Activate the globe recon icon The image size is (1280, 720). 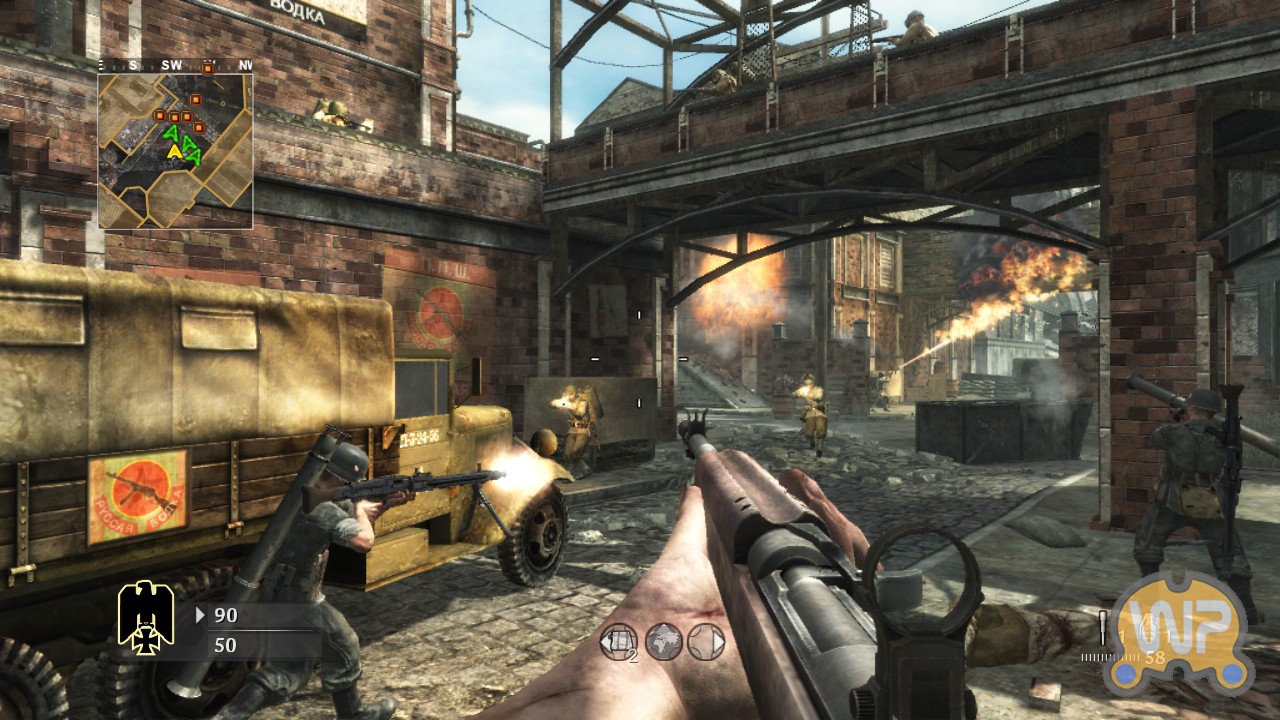663,642
